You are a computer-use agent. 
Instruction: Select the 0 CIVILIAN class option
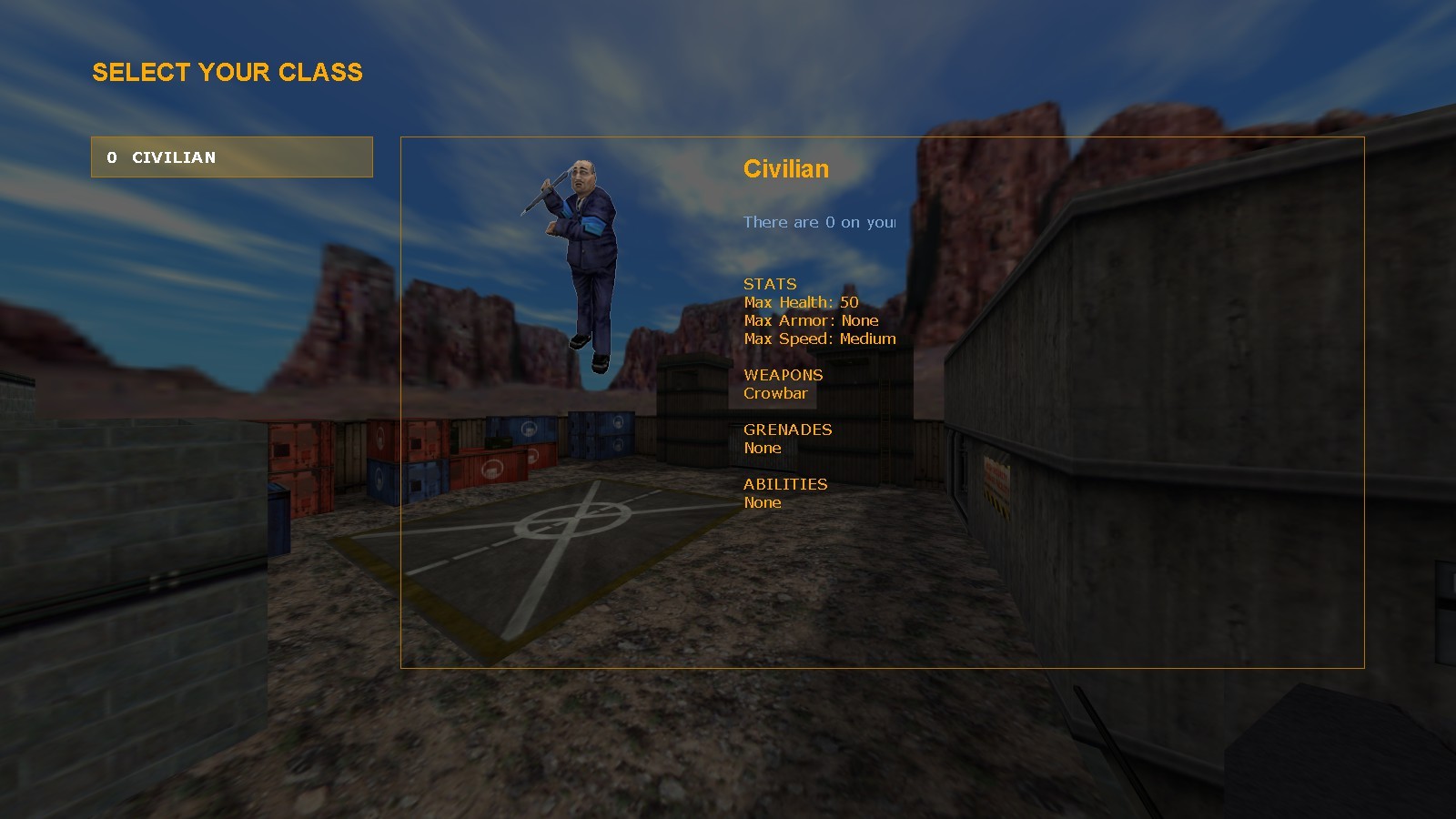tap(231, 157)
